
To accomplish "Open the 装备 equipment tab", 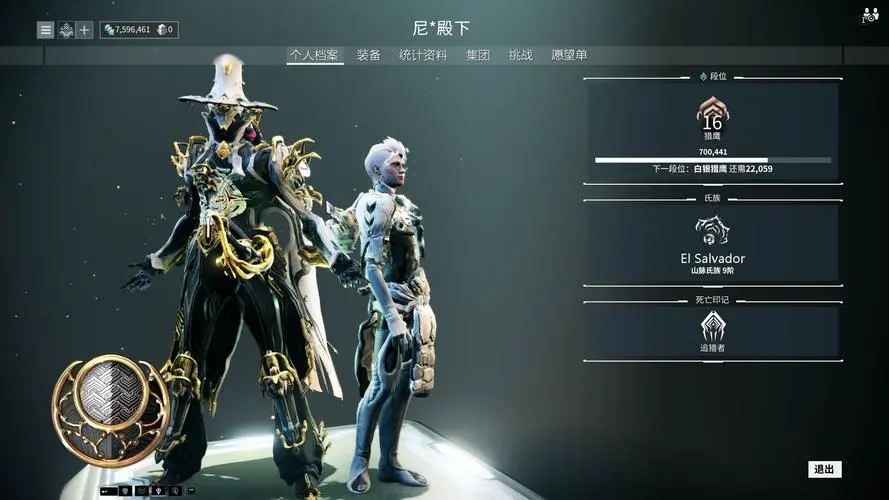I will click(369, 56).
